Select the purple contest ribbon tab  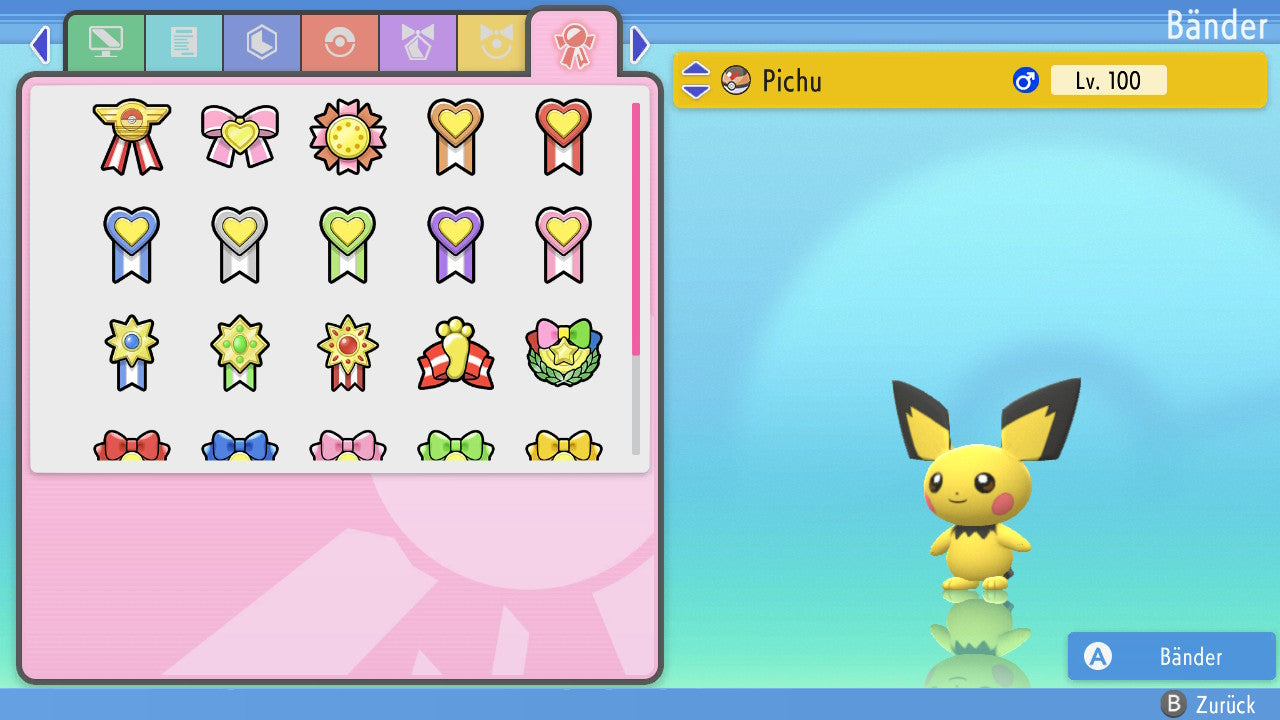click(x=417, y=42)
